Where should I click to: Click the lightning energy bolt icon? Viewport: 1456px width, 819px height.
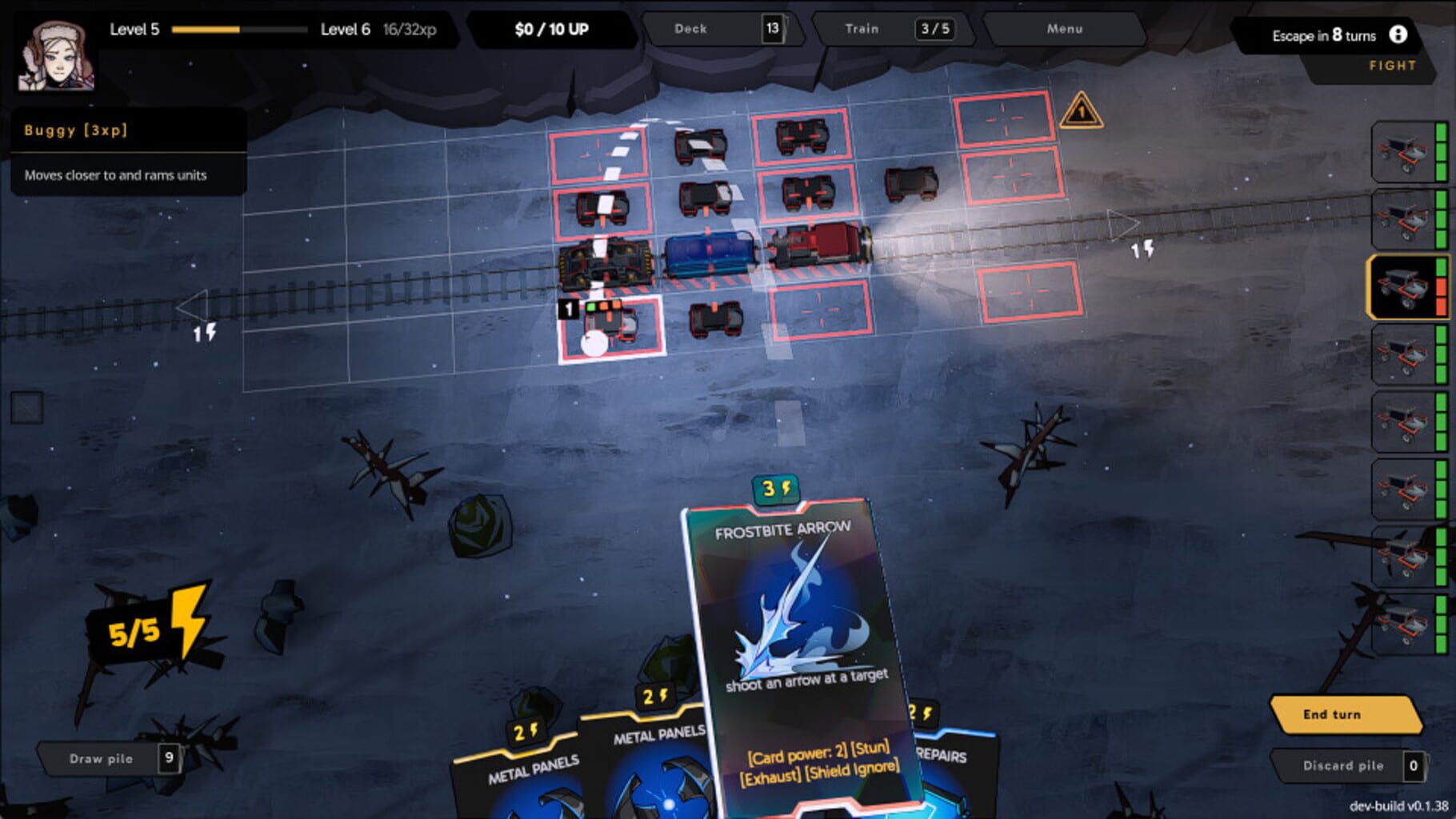[190, 620]
